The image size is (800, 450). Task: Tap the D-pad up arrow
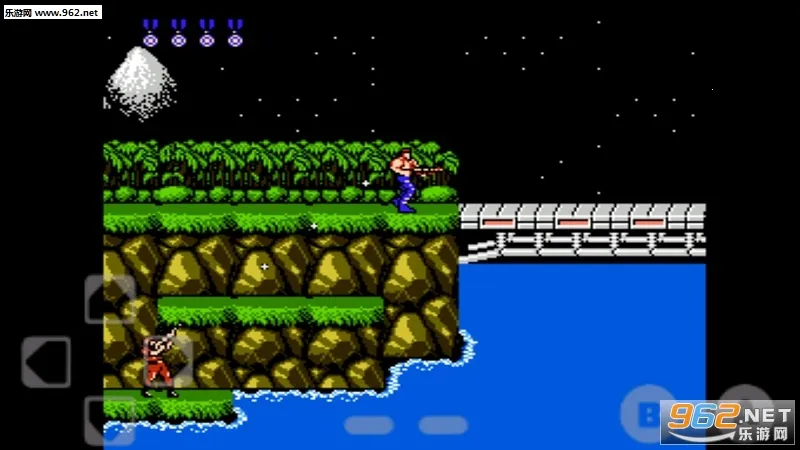109,299
